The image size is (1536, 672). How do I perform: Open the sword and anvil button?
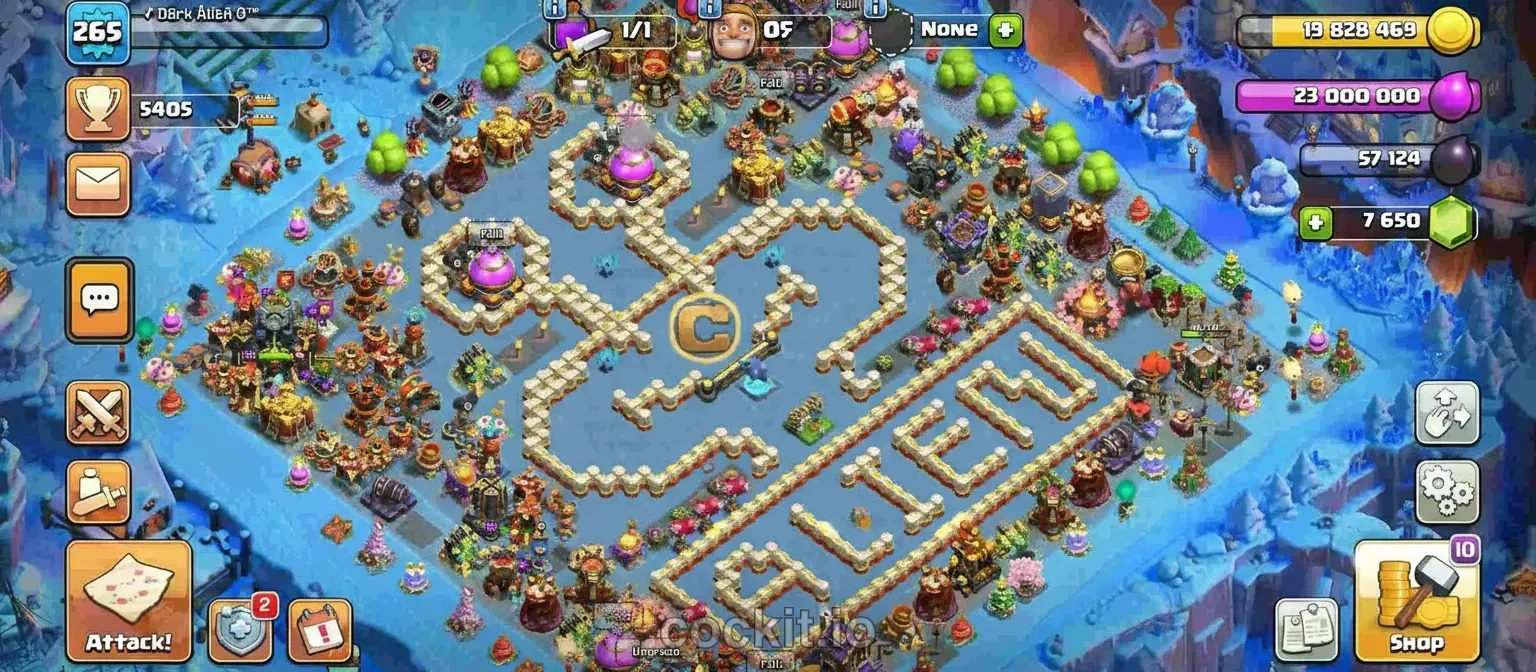98,491
